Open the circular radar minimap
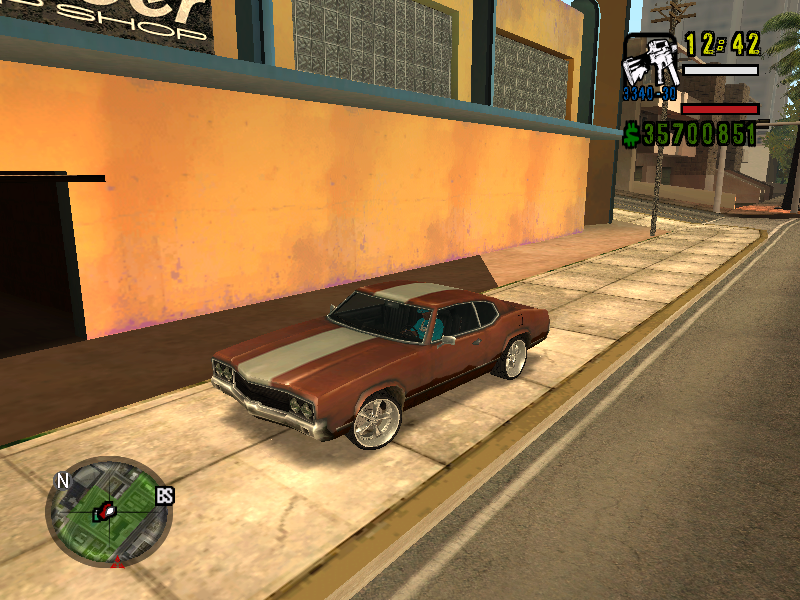 point(108,510)
